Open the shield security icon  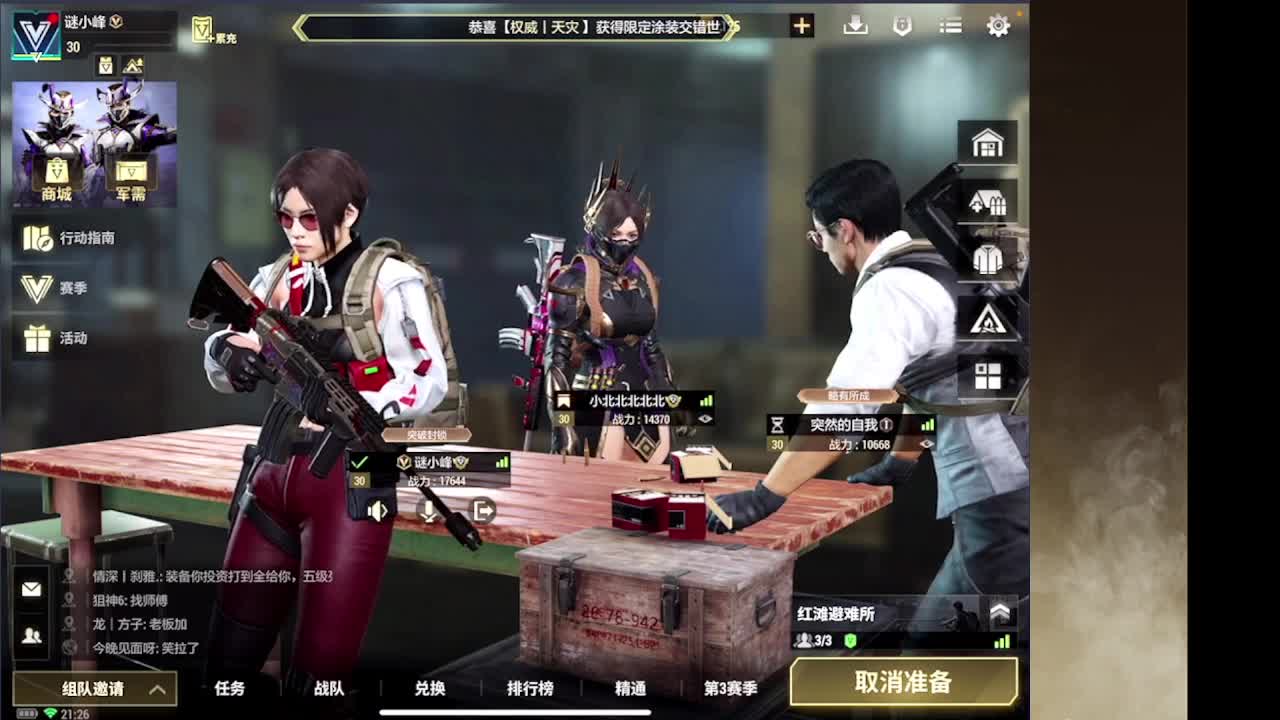point(902,26)
